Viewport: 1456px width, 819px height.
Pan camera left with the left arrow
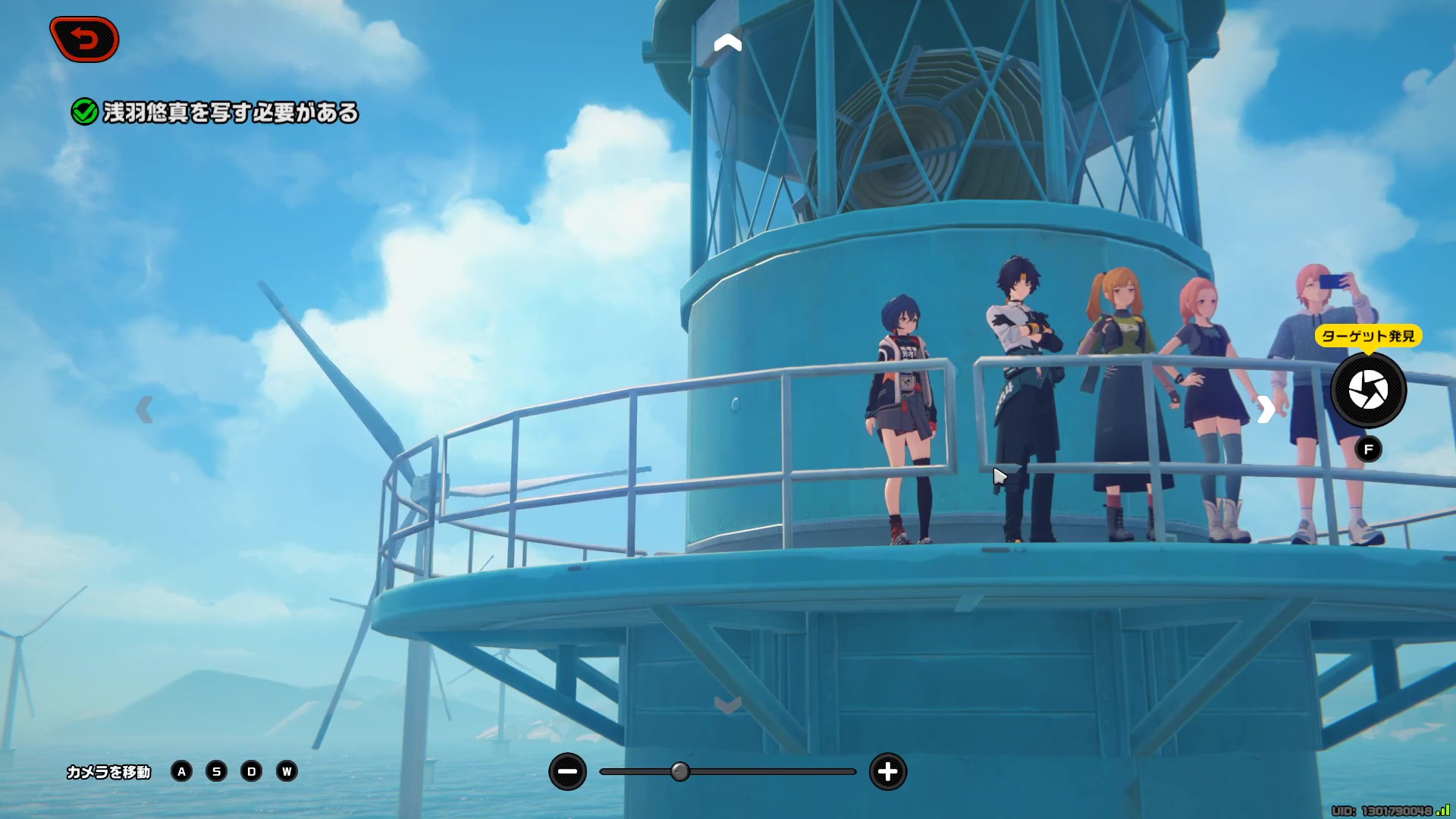pos(144,409)
